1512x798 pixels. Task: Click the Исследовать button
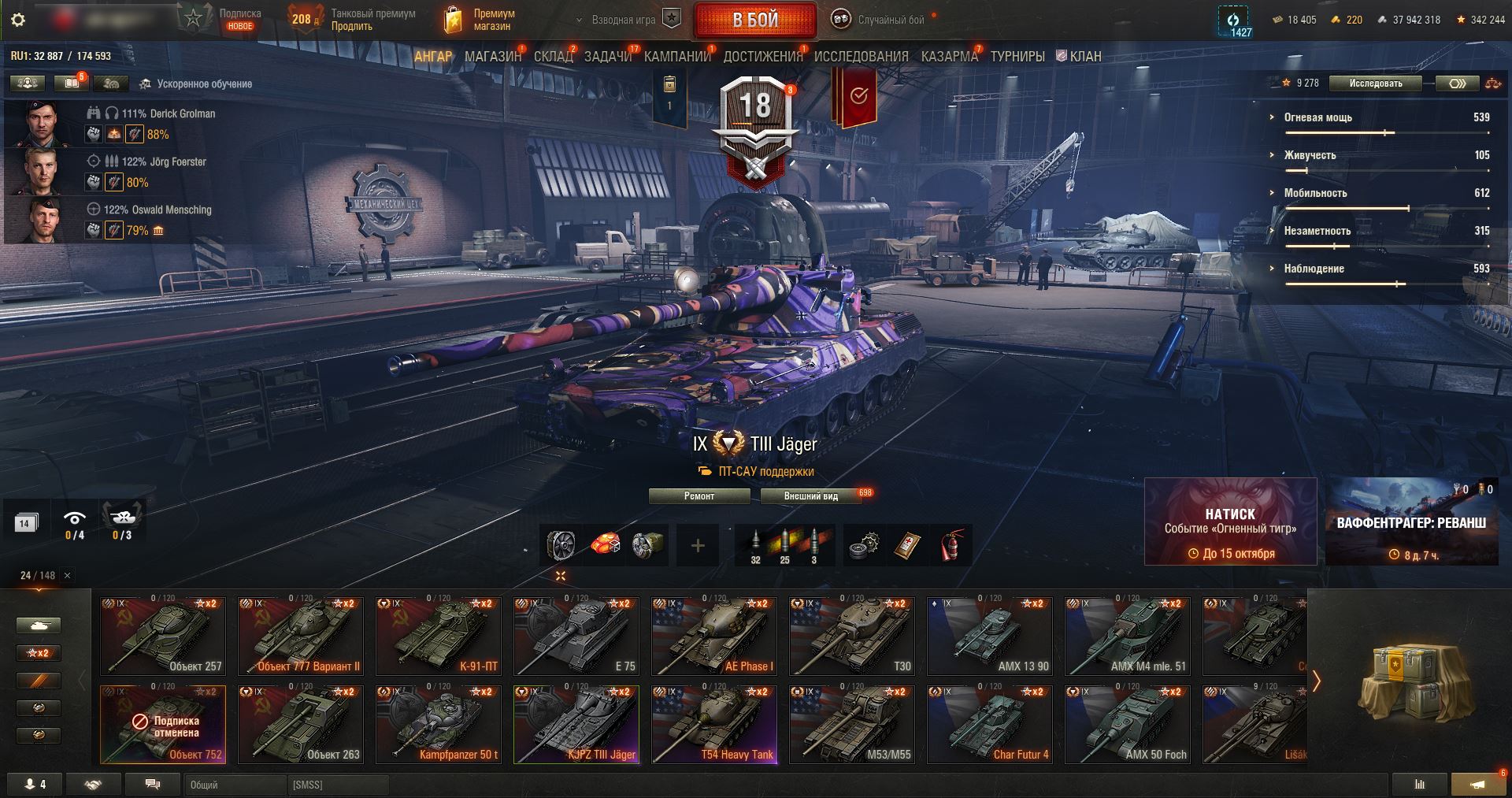pos(1375,84)
